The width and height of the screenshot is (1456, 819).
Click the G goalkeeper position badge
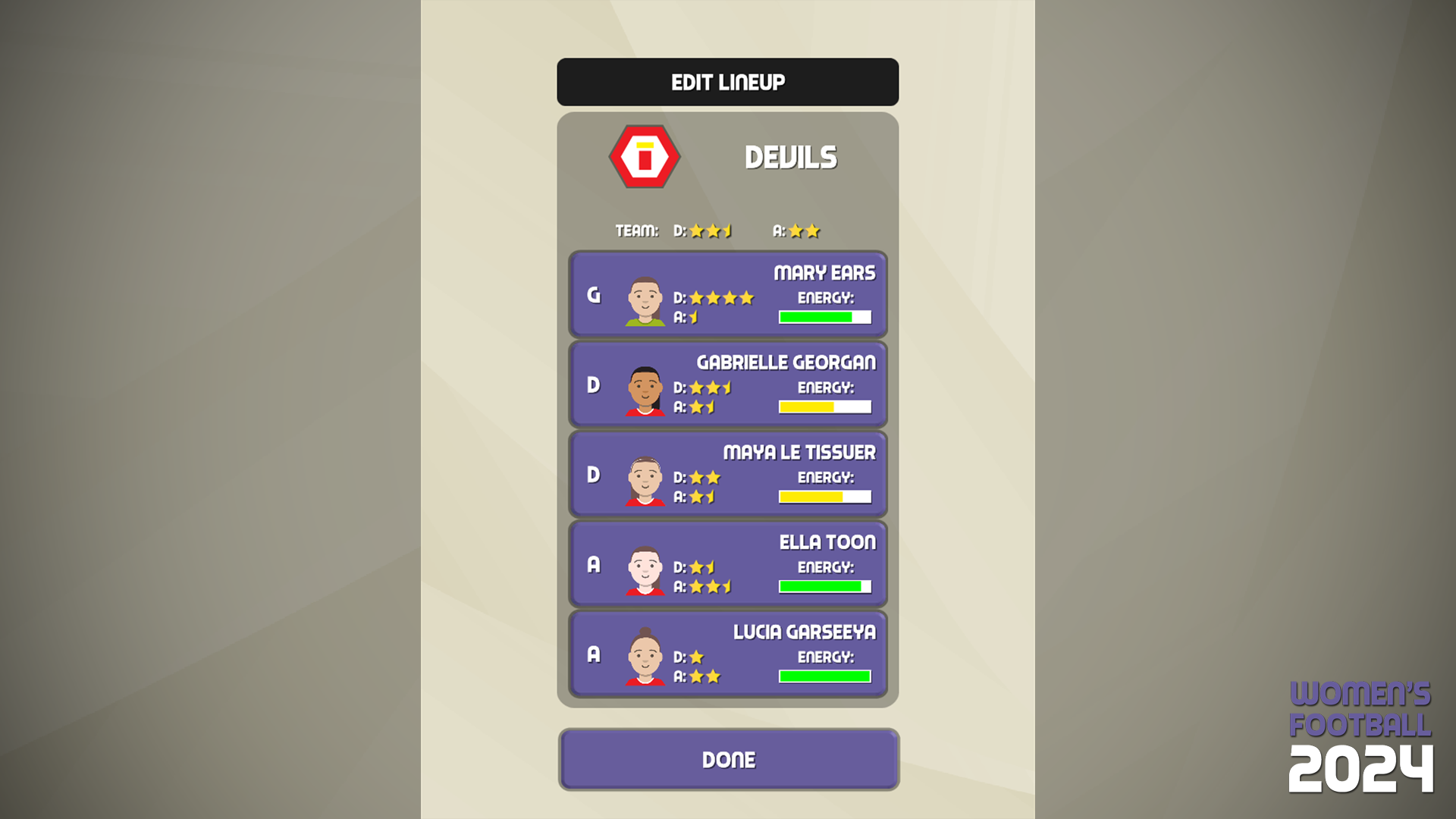click(594, 294)
